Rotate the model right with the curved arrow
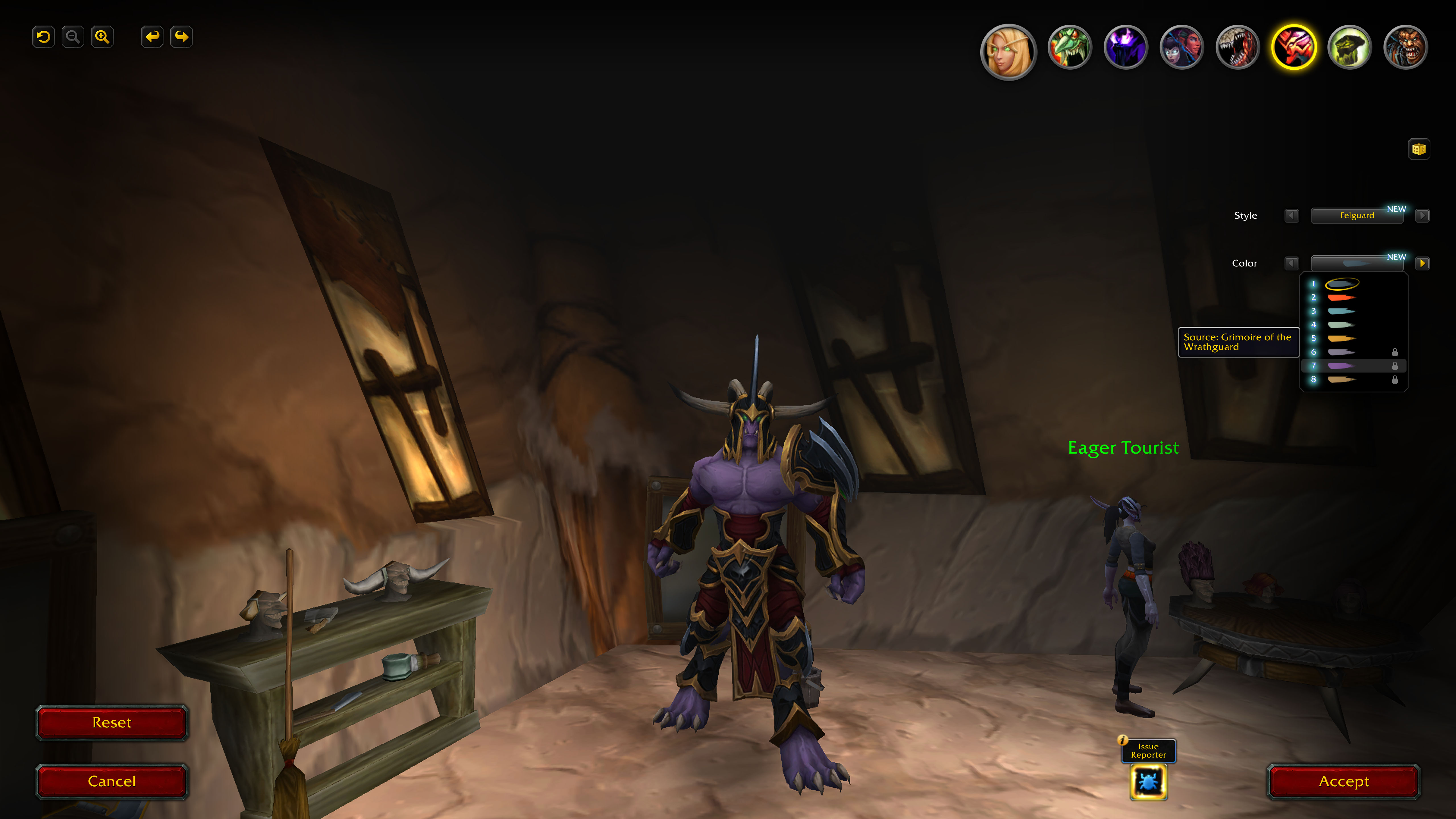 tap(181, 37)
